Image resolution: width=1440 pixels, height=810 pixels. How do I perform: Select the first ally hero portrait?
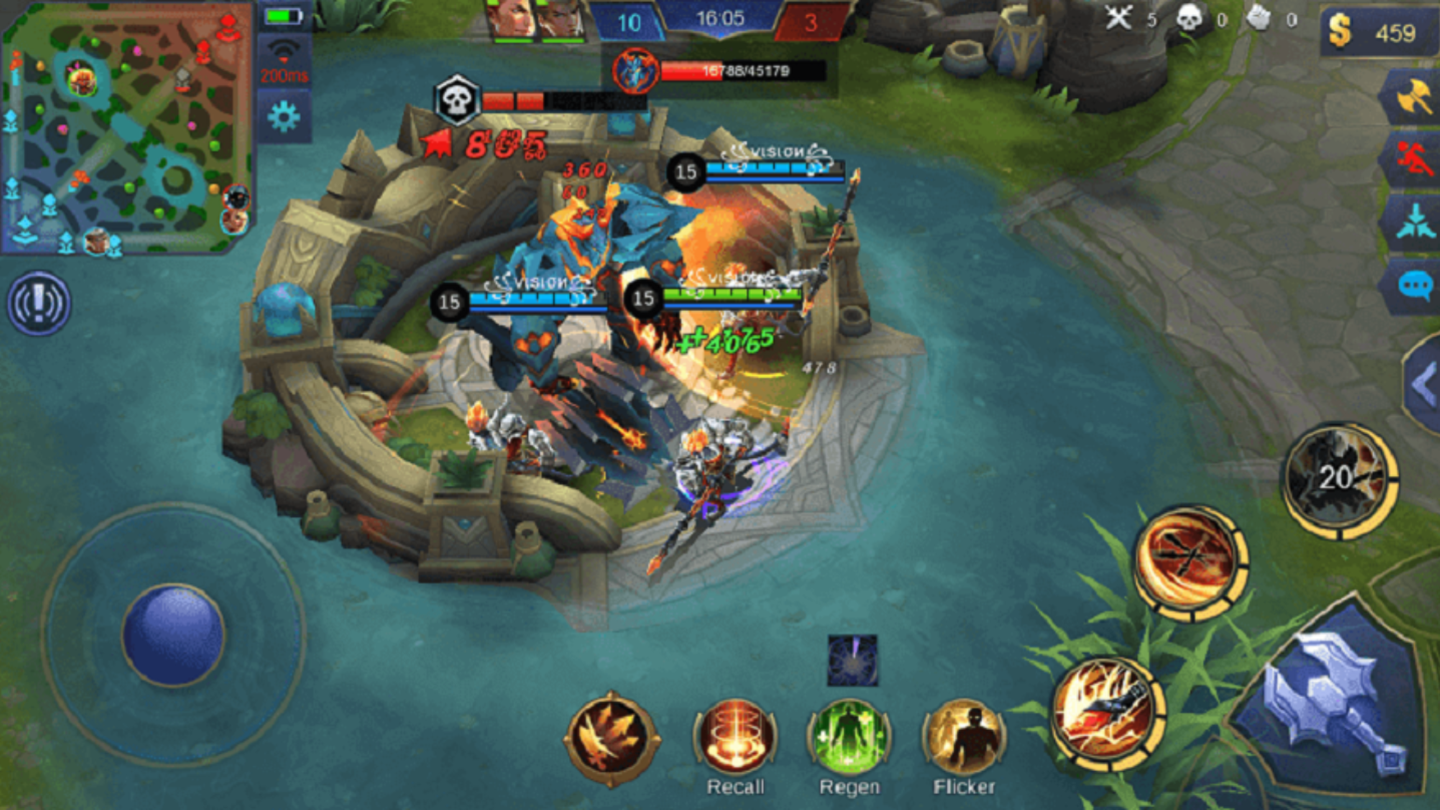(510, 20)
